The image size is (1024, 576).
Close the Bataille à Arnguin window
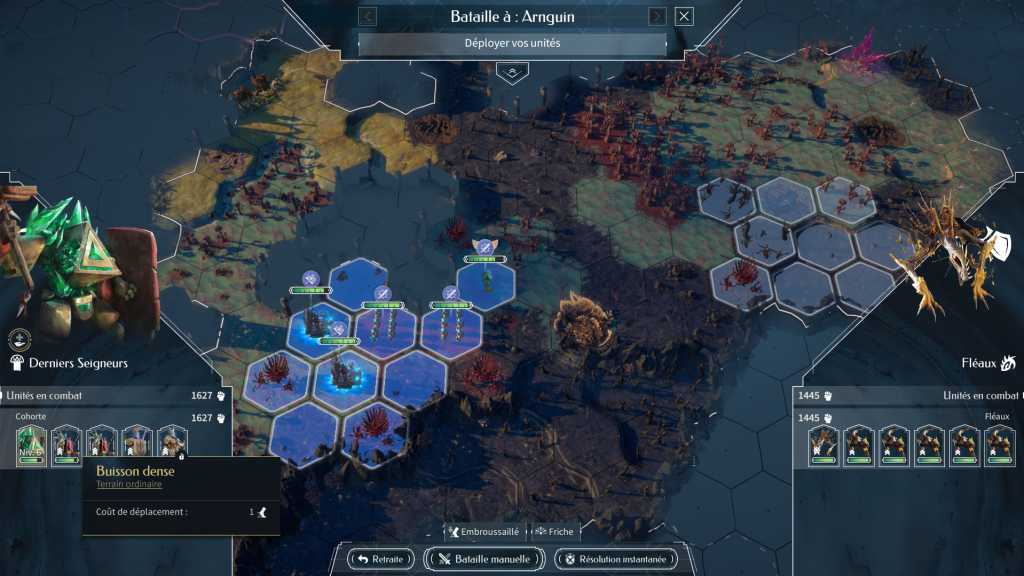click(684, 16)
